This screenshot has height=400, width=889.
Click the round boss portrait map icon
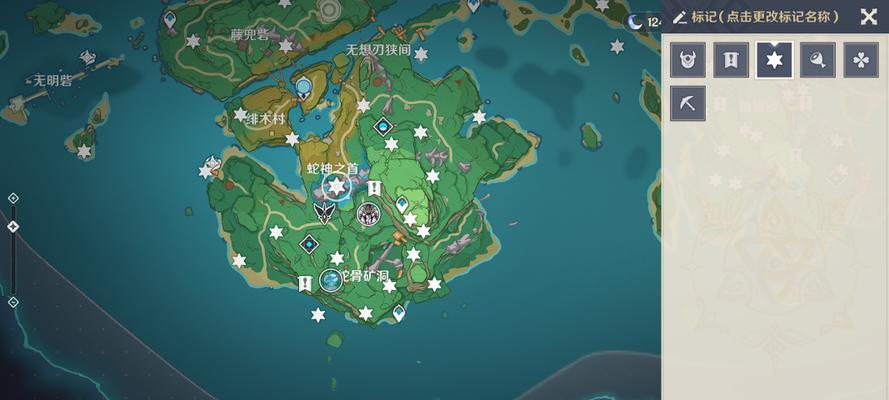click(x=368, y=214)
